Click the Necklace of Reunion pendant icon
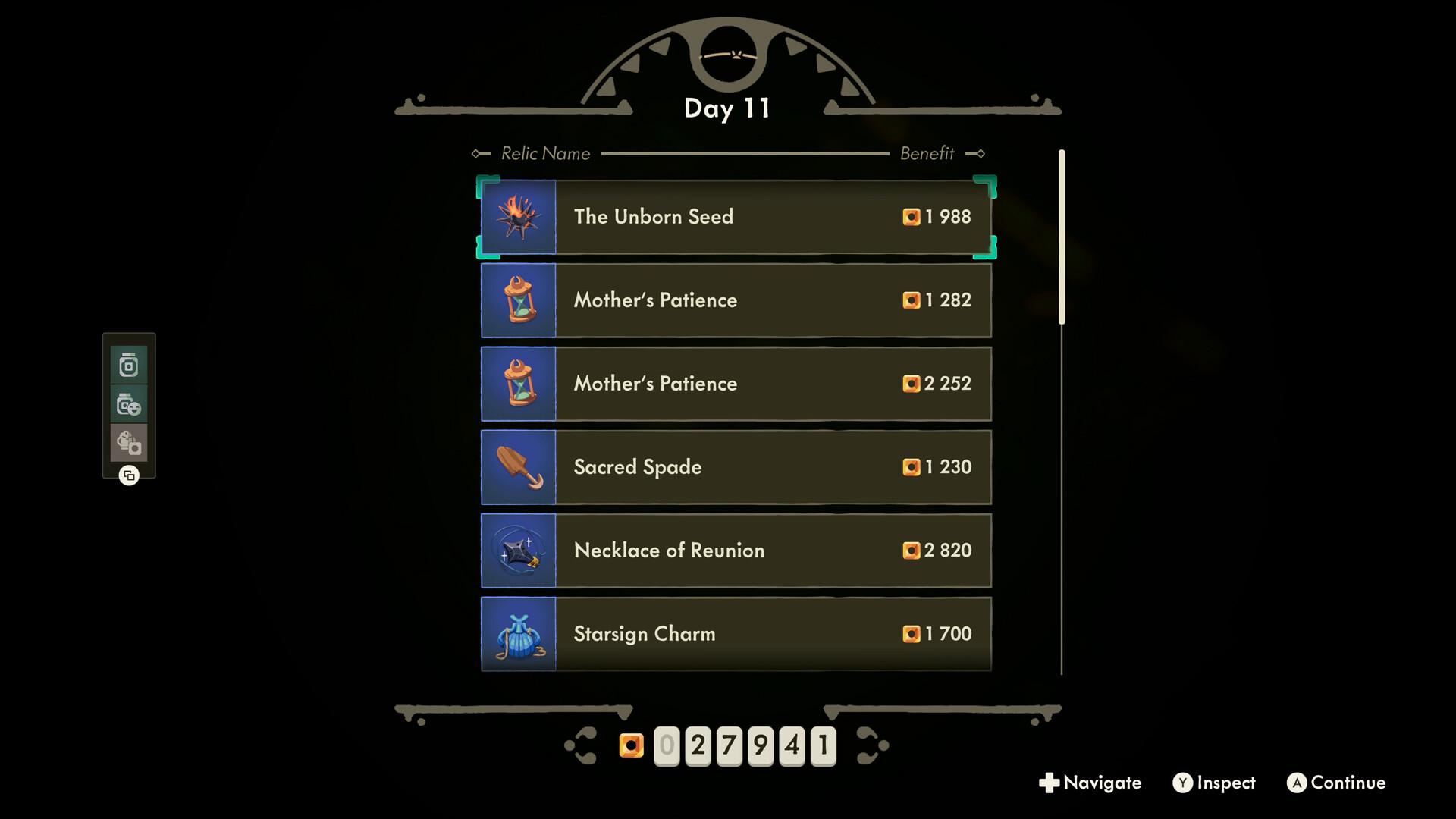This screenshot has height=819, width=1456. [519, 551]
